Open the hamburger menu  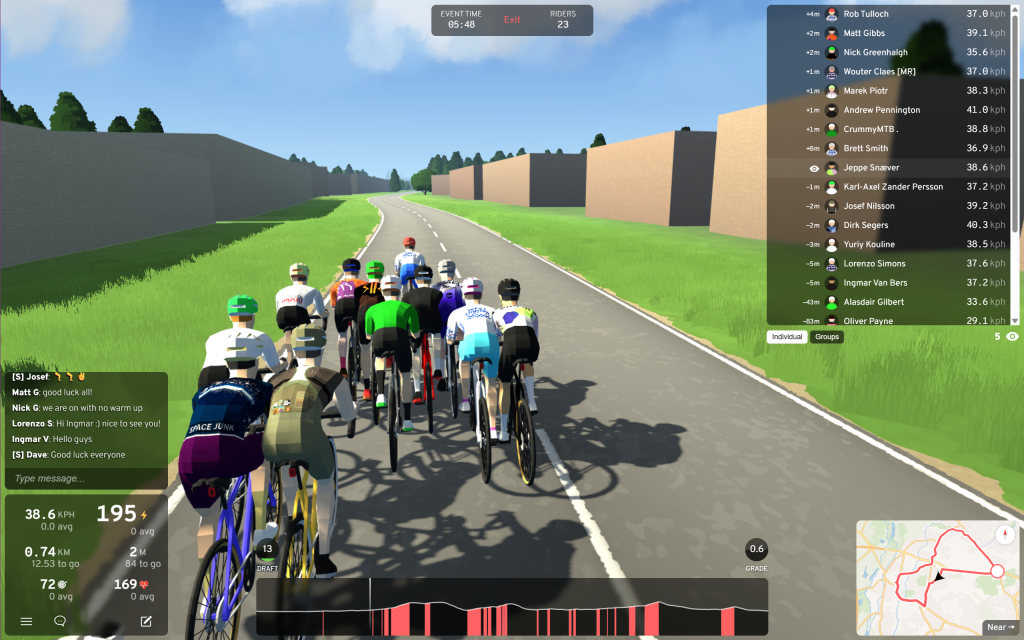[26, 621]
